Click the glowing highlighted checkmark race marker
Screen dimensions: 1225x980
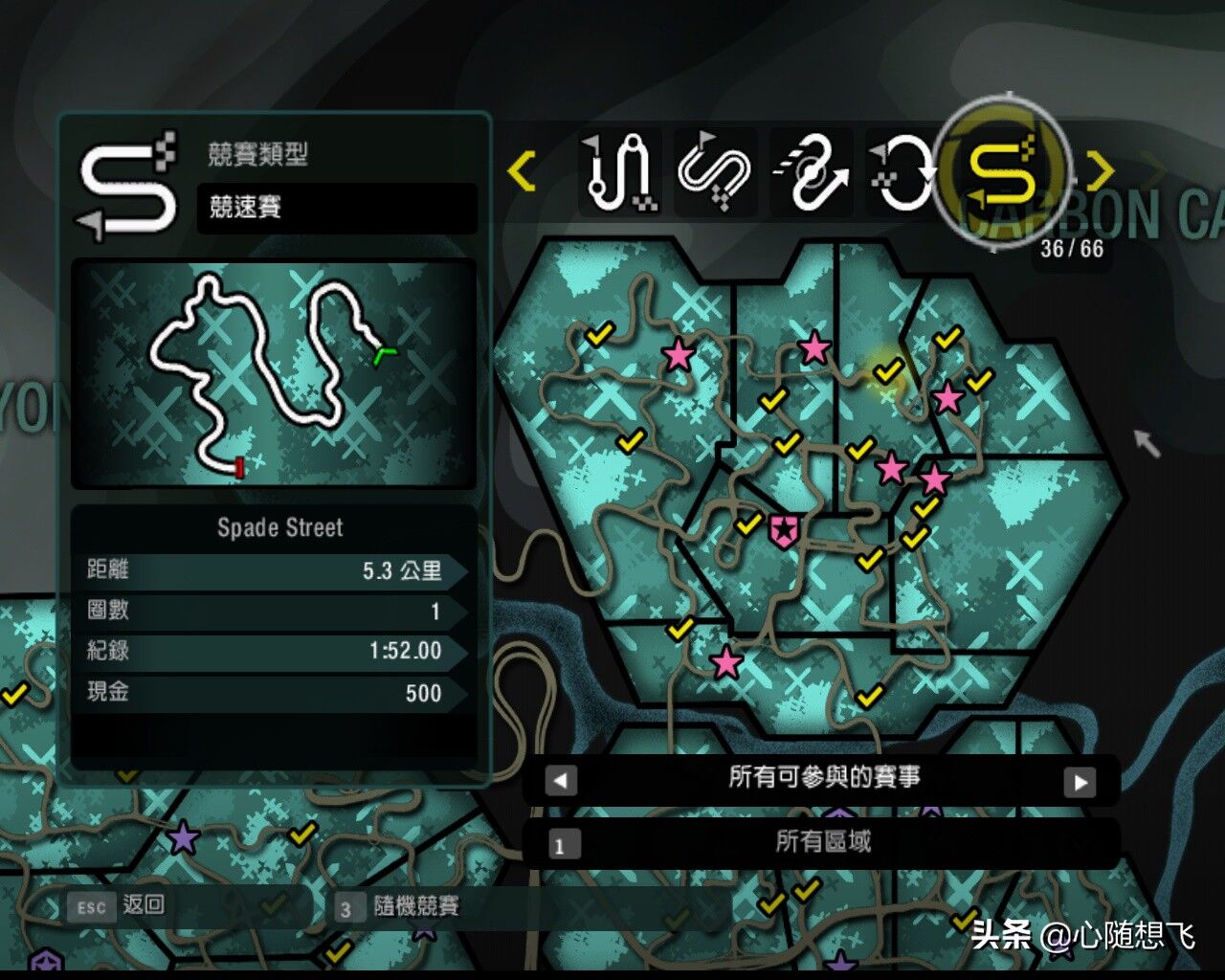[888, 370]
